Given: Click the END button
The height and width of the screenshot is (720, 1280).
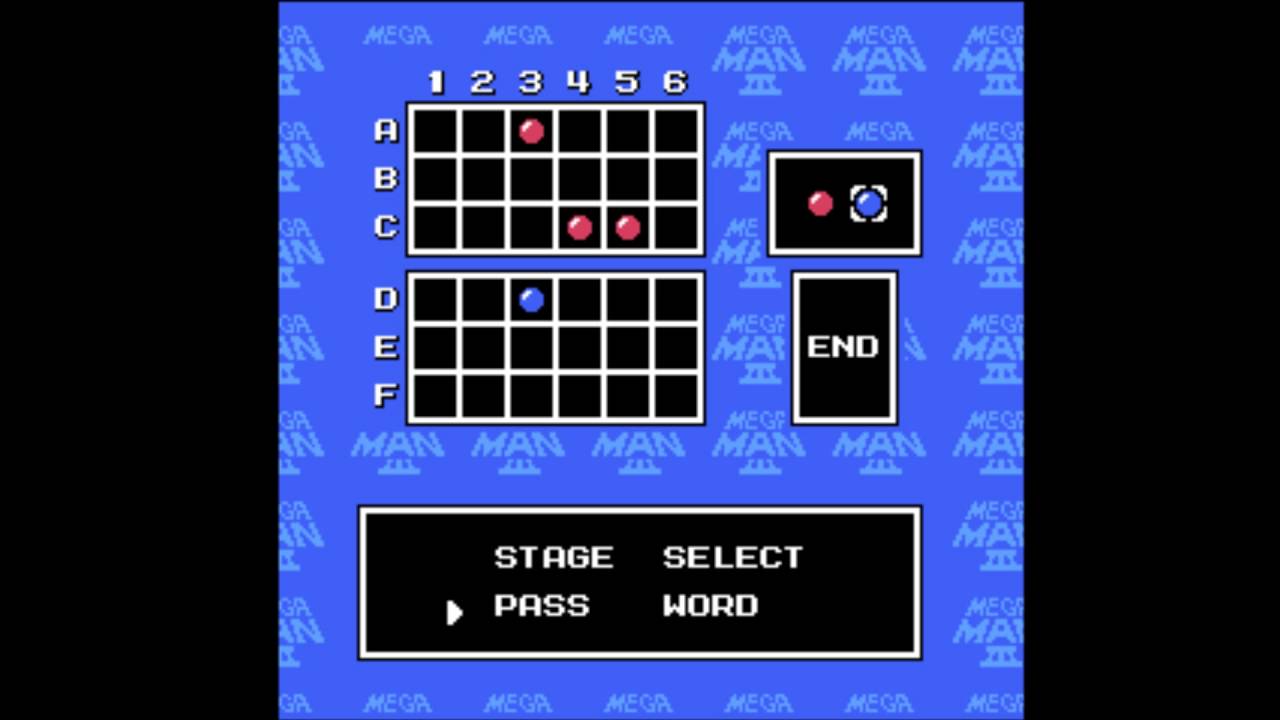Looking at the screenshot, I should pos(843,347).
